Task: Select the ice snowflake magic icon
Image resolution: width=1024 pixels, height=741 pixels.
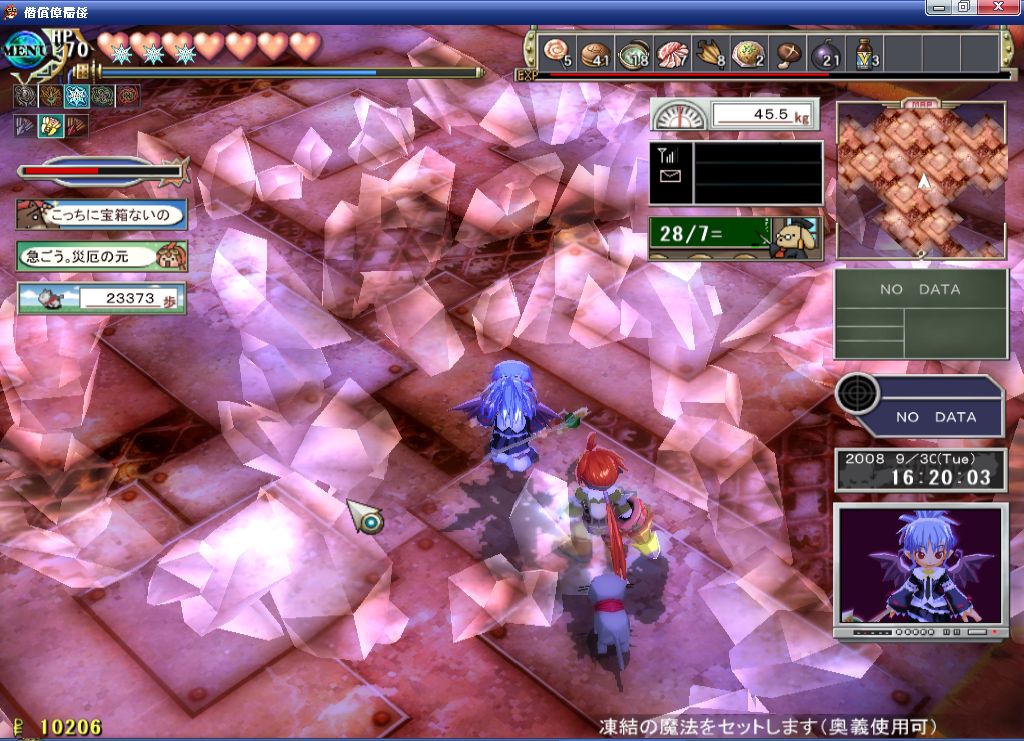Action: (76, 96)
